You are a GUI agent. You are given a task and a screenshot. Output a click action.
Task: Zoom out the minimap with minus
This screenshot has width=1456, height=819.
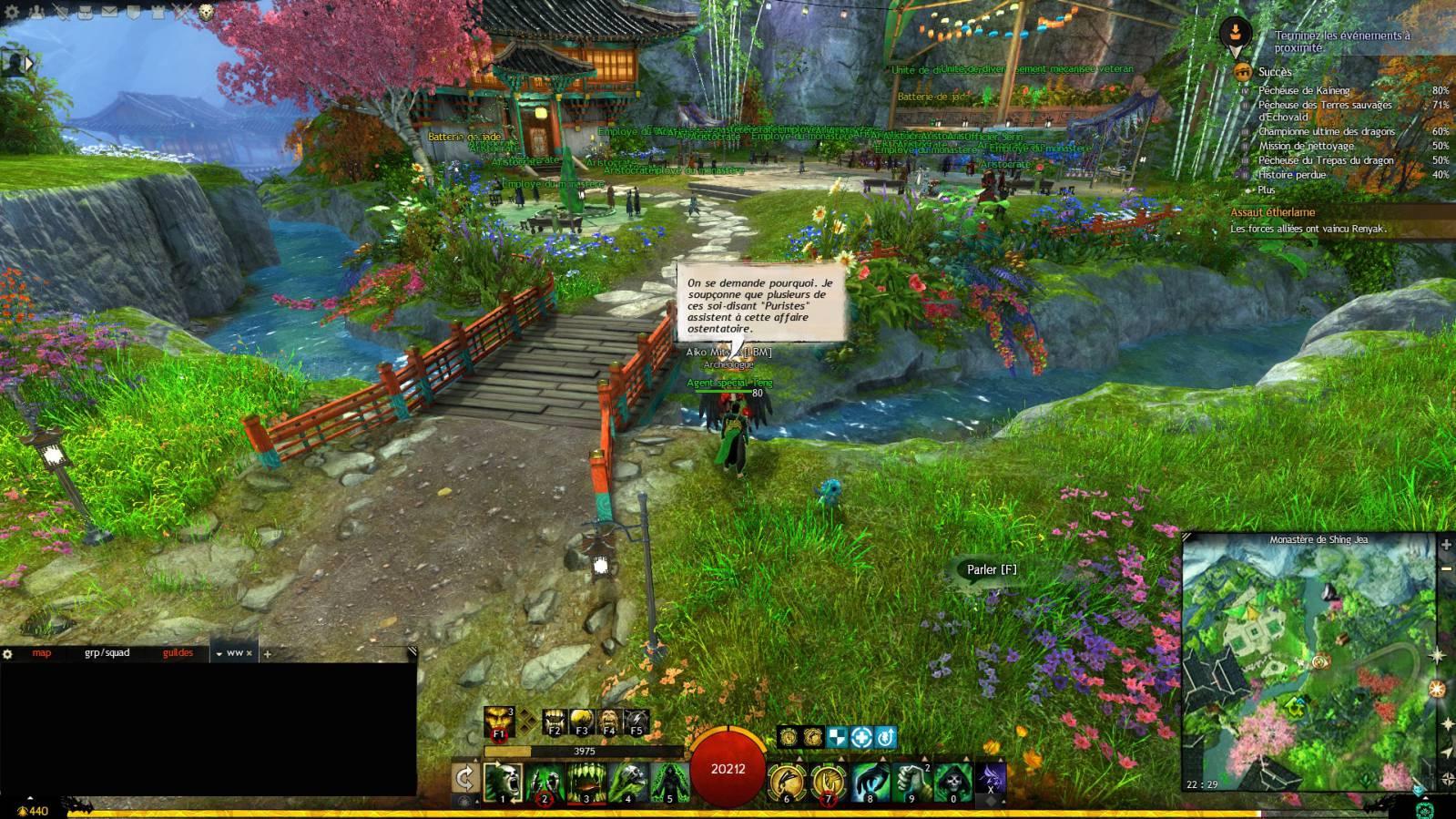coord(1446,568)
